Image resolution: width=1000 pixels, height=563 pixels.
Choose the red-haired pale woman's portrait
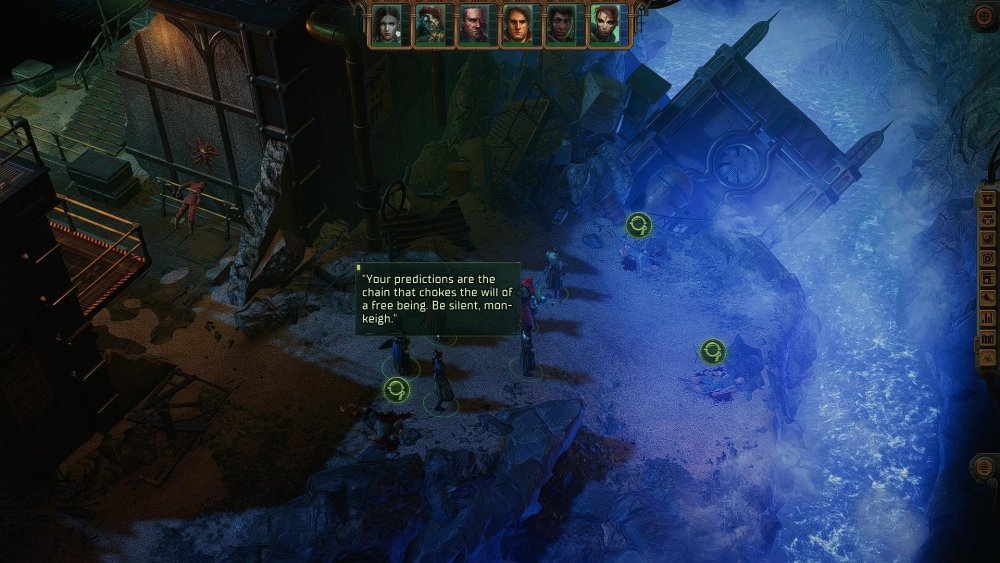(604, 25)
